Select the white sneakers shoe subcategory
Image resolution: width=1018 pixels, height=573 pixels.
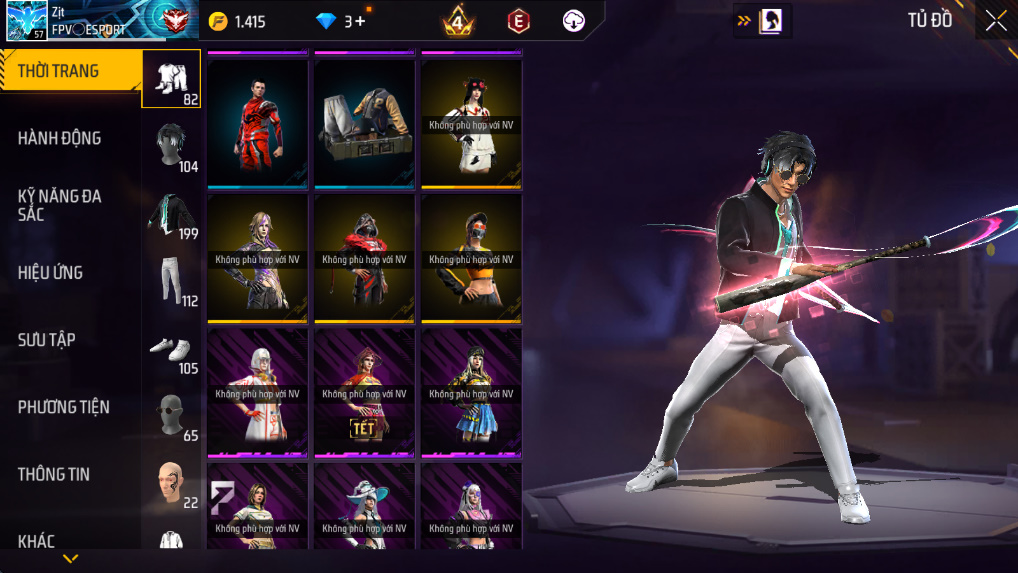[171, 348]
